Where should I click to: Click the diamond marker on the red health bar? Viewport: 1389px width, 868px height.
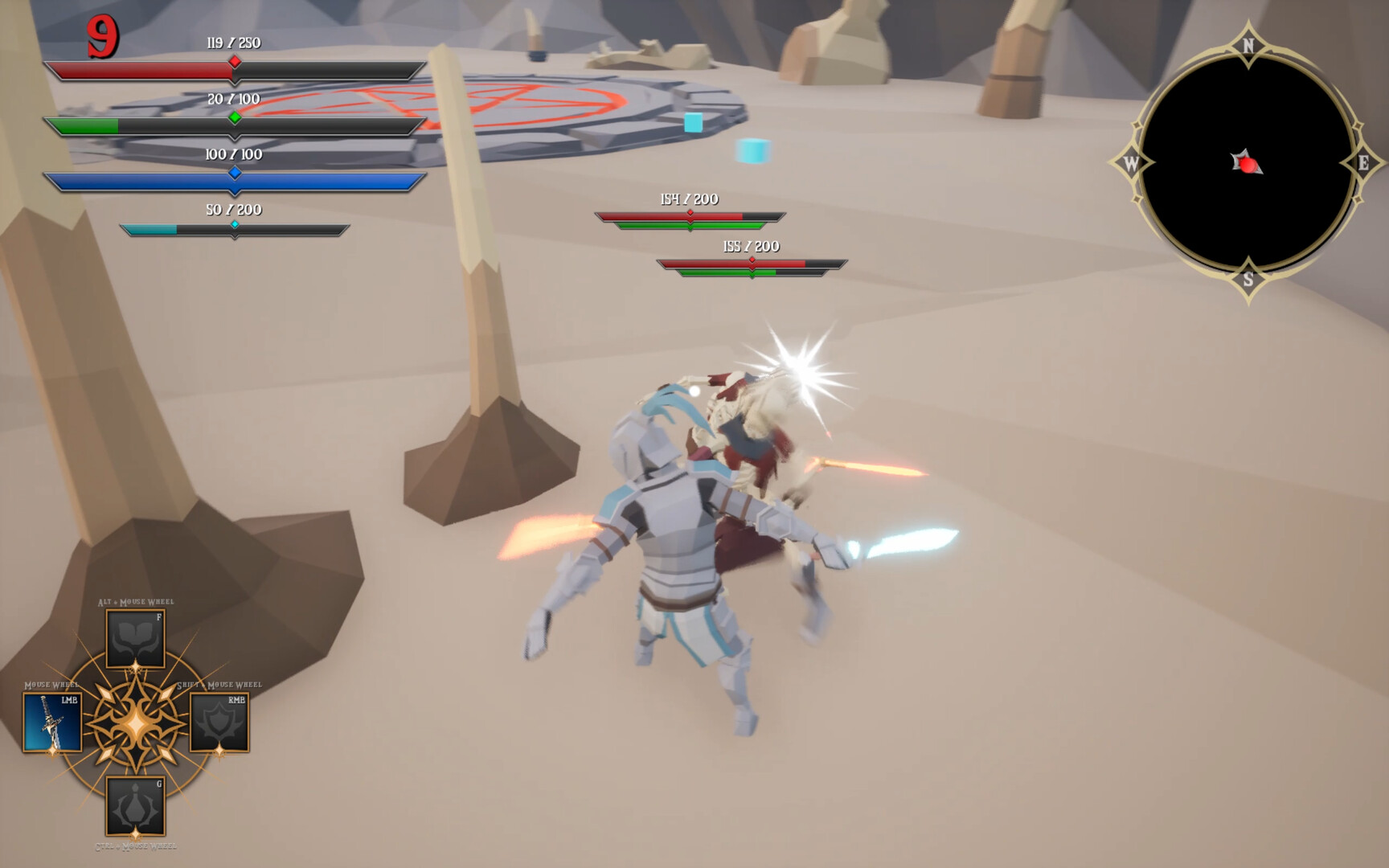[234, 60]
